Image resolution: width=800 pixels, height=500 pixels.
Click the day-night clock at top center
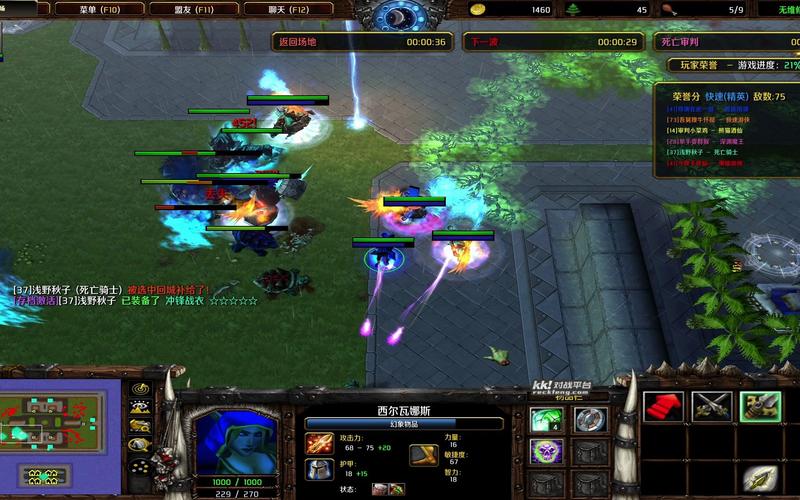[400, 14]
